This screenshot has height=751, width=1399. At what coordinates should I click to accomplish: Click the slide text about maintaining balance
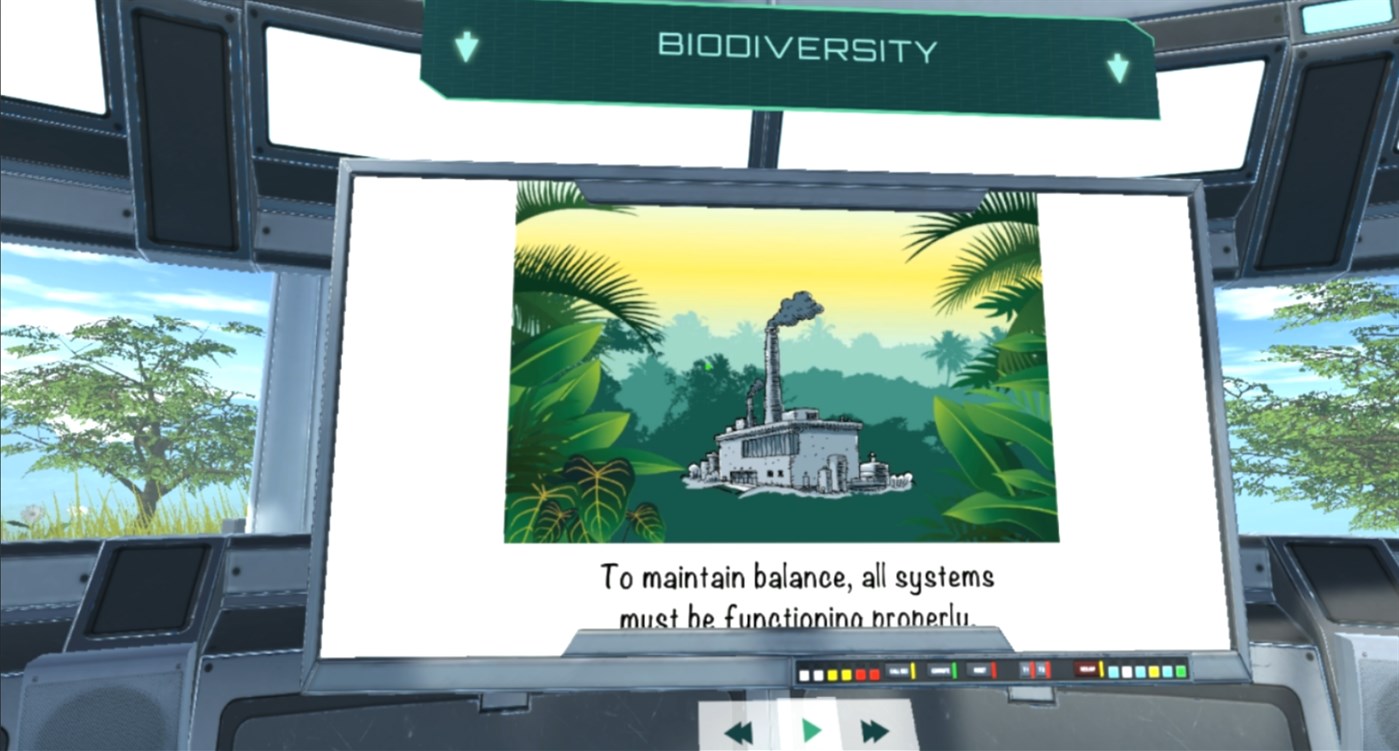tap(795, 588)
